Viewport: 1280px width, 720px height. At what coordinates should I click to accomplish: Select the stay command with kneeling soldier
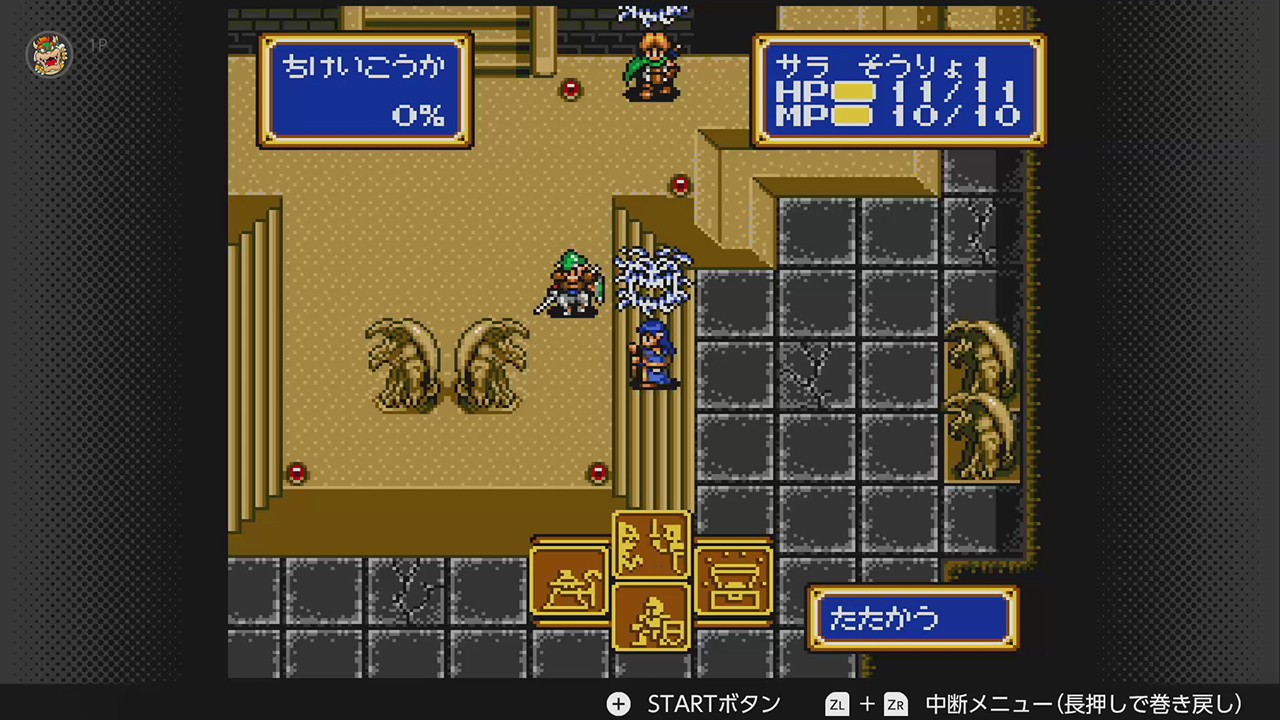pos(651,617)
